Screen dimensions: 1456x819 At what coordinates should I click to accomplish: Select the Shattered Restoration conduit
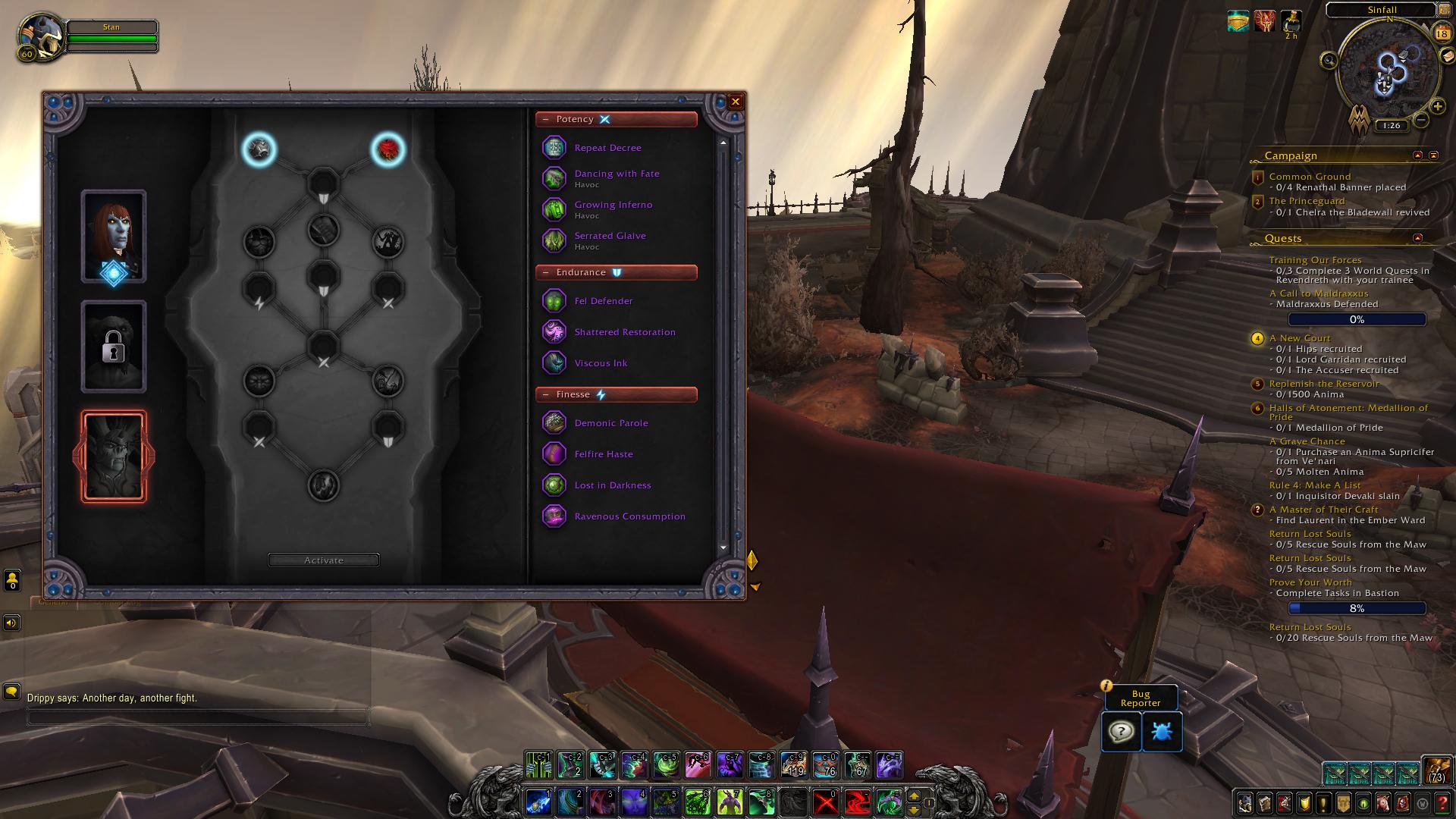624,332
